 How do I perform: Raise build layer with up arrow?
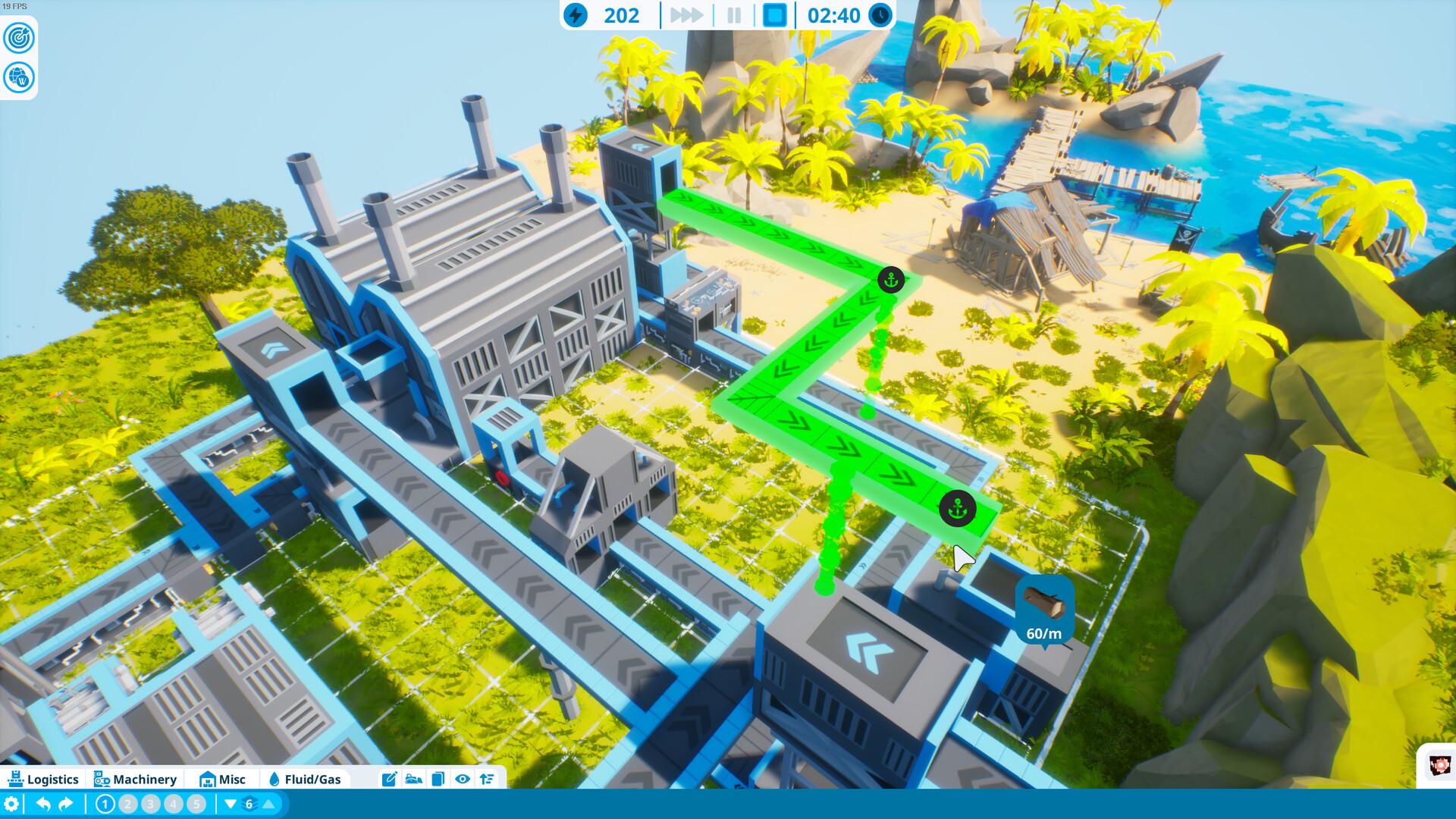pyautogui.click(x=268, y=802)
